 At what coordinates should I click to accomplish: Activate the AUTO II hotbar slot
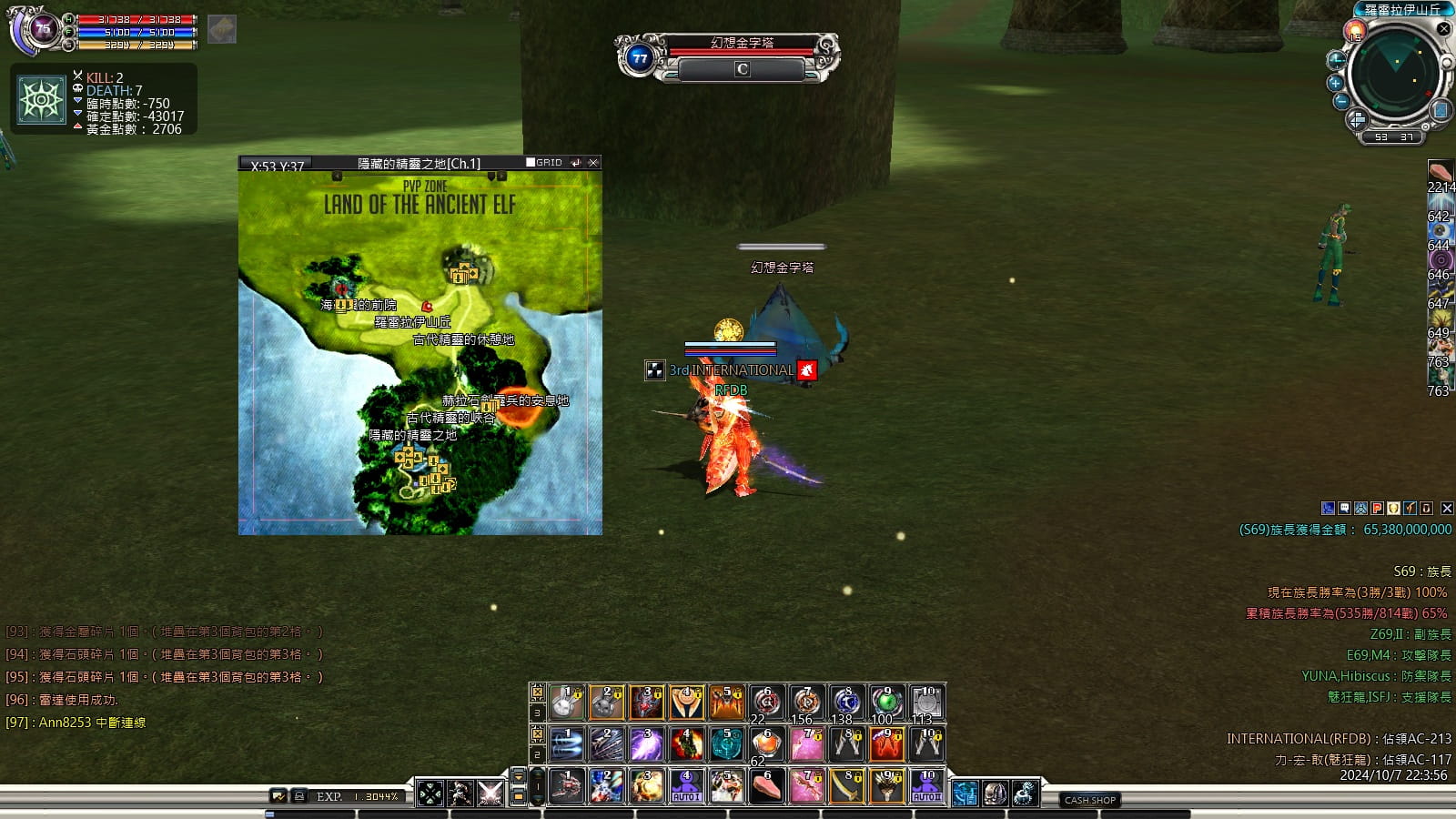(x=926, y=786)
